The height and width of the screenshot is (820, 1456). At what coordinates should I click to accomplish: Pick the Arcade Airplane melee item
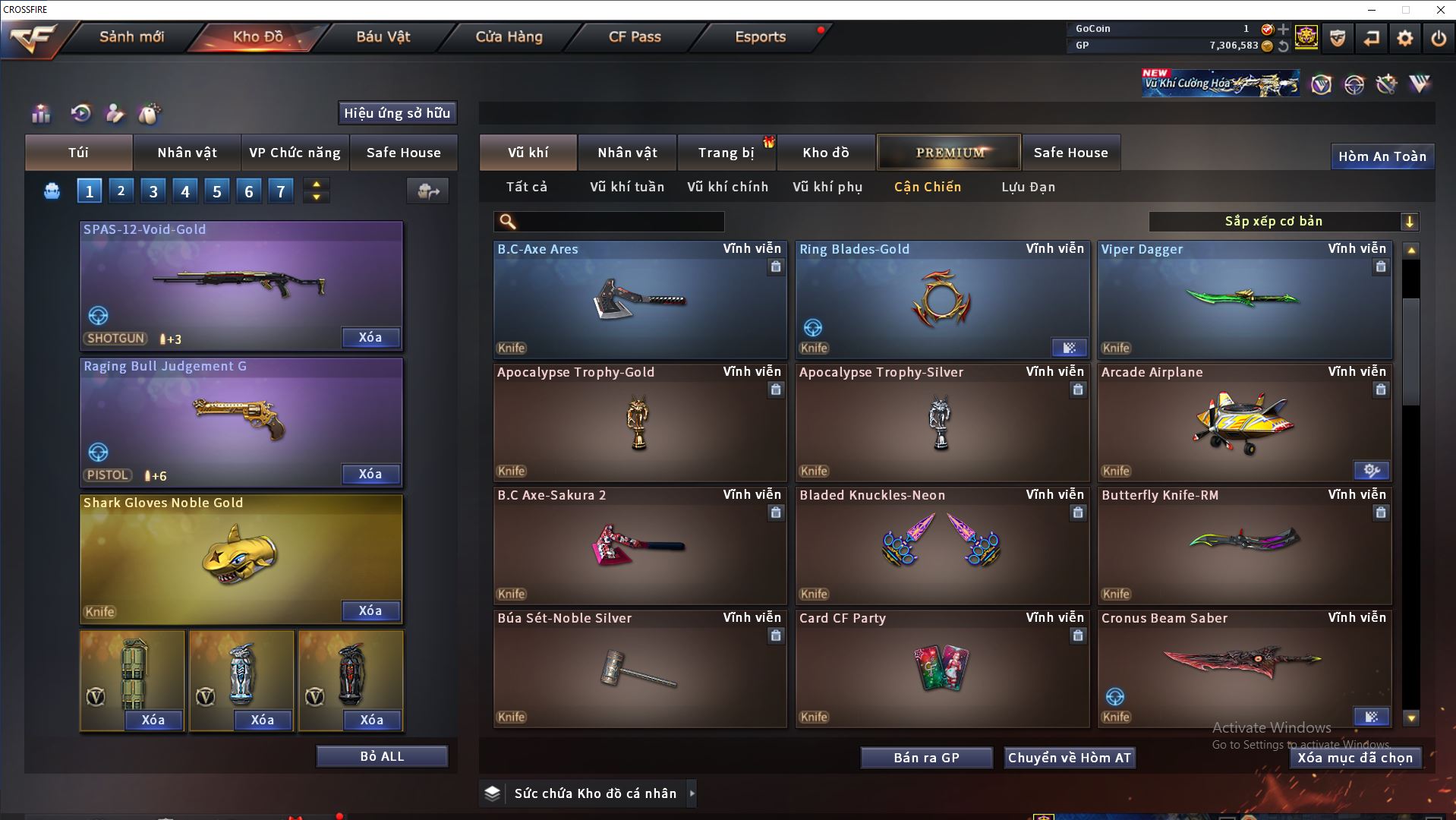pos(1243,423)
